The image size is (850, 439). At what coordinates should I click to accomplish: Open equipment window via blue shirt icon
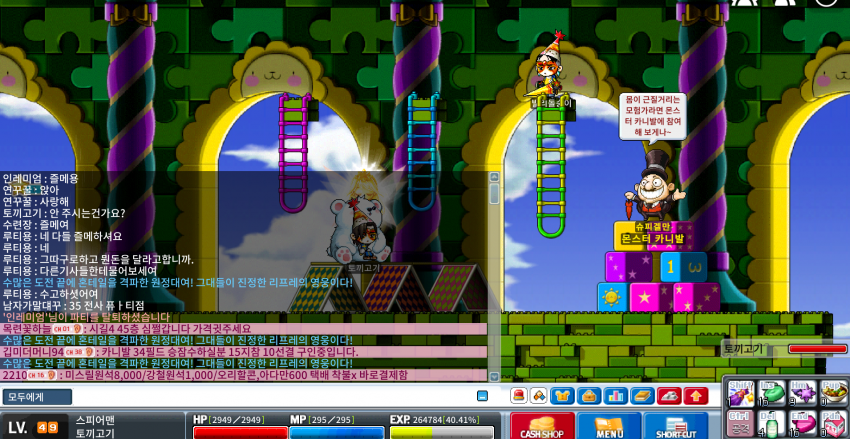pos(563,396)
